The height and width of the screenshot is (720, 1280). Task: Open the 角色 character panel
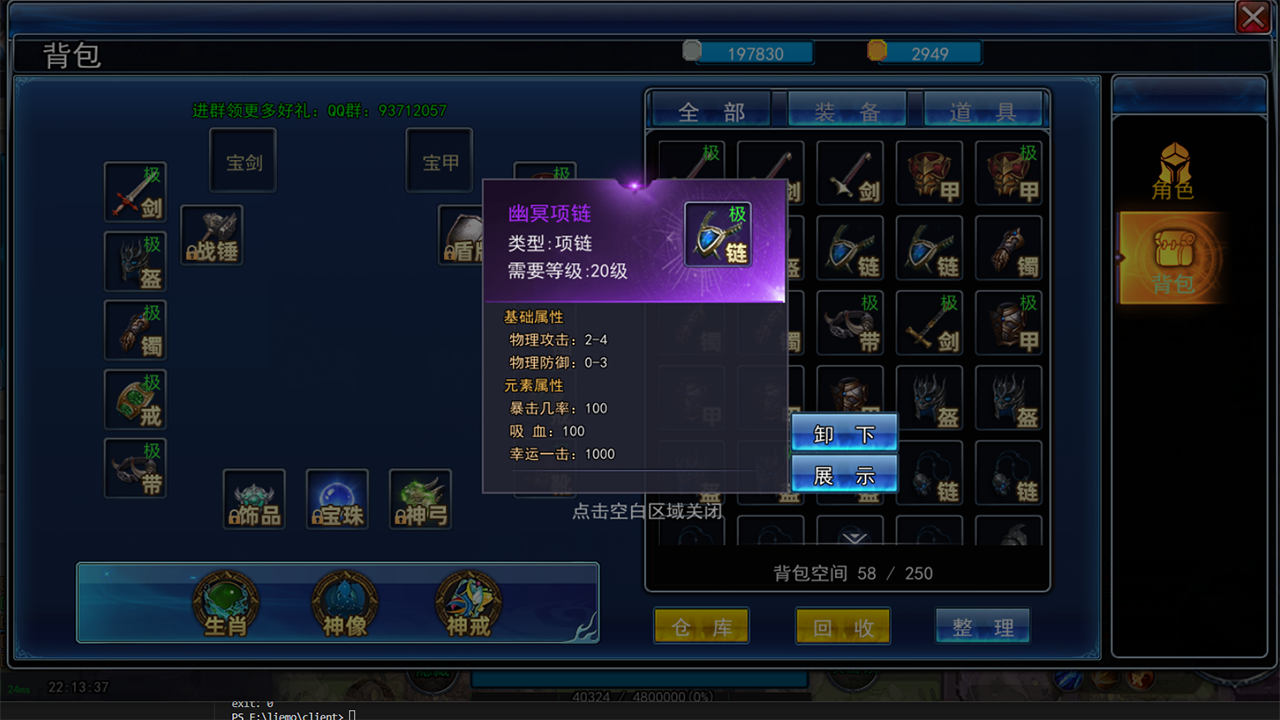coord(1174,171)
